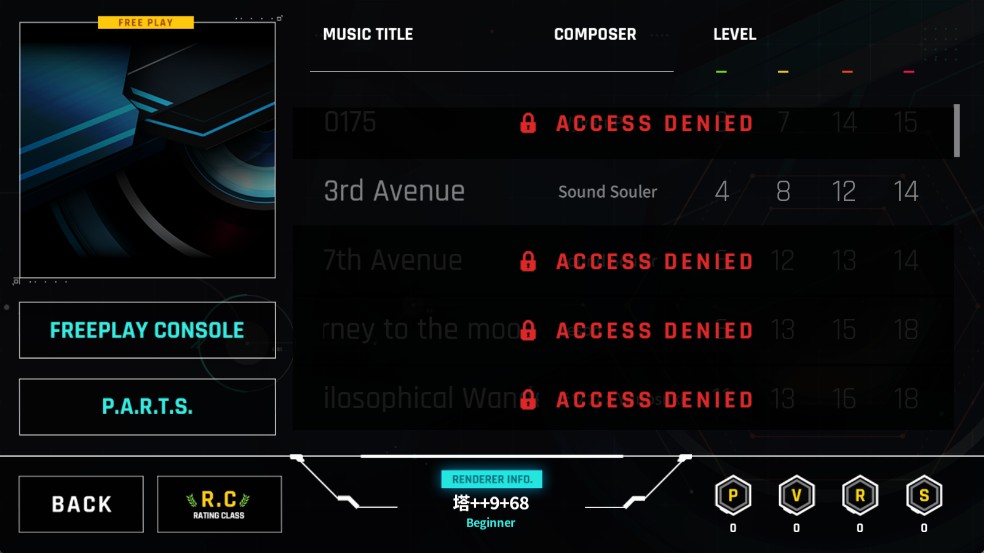This screenshot has width=984, height=553.
Task: Open the Renderer Info player panel
Action: (491, 496)
